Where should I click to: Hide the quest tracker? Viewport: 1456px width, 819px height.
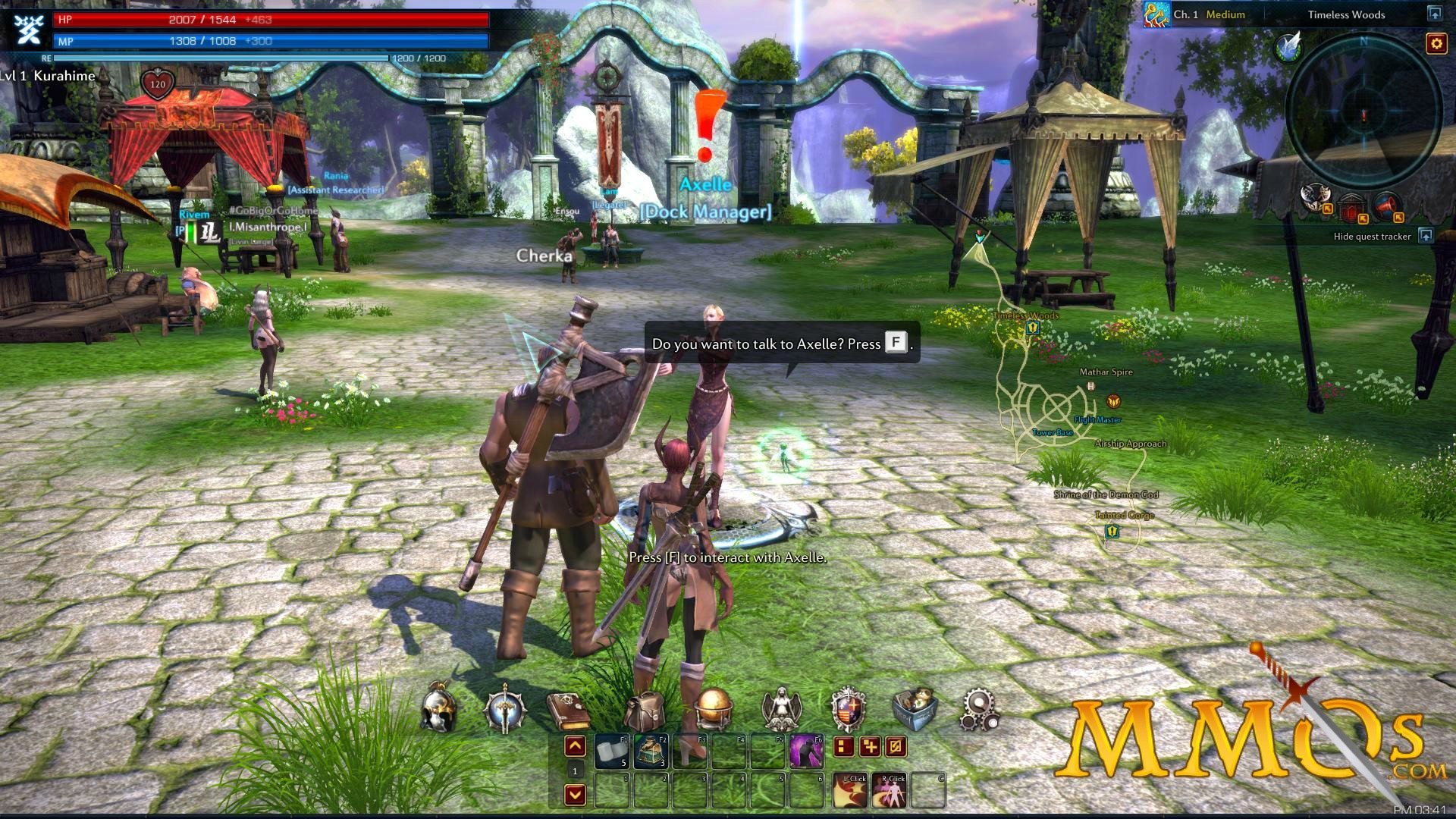tap(1426, 236)
